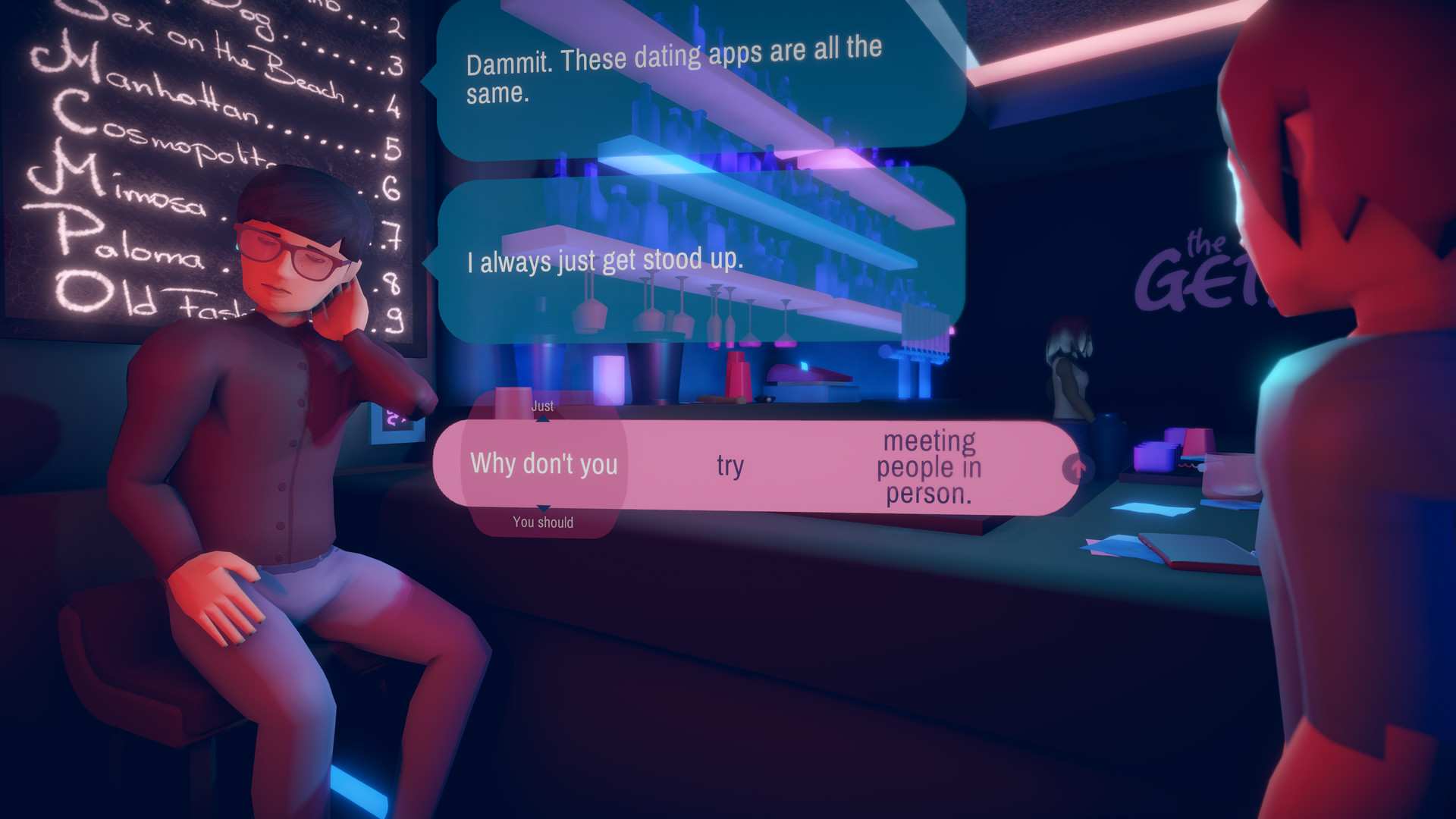Select the 'Why don't you' phrase segment
Image resolution: width=1456 pixels, height=819 pixels.
[544, 464]
